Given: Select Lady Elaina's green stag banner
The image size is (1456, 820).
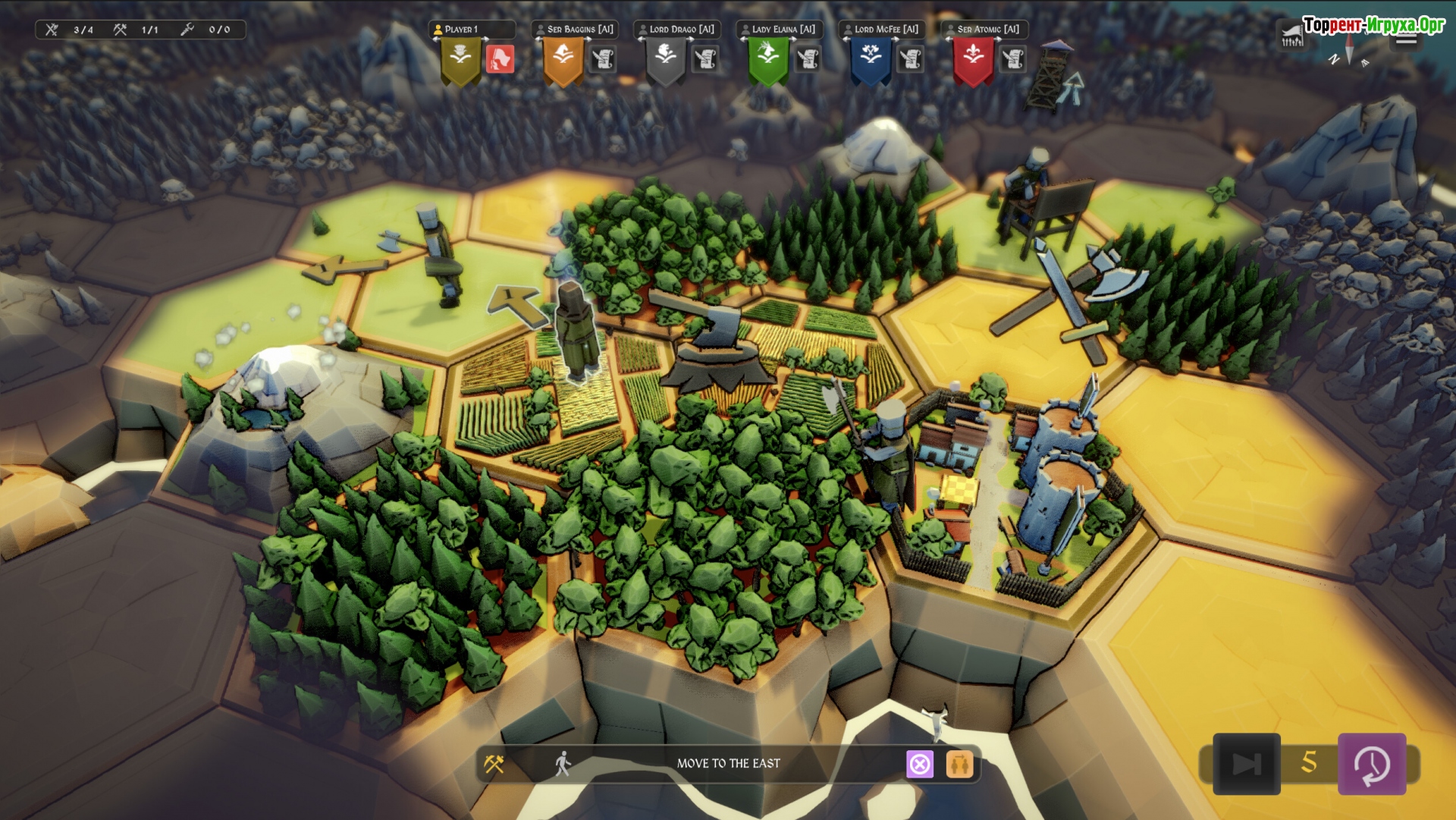Looking at the screenshot, I should (767, 59).
